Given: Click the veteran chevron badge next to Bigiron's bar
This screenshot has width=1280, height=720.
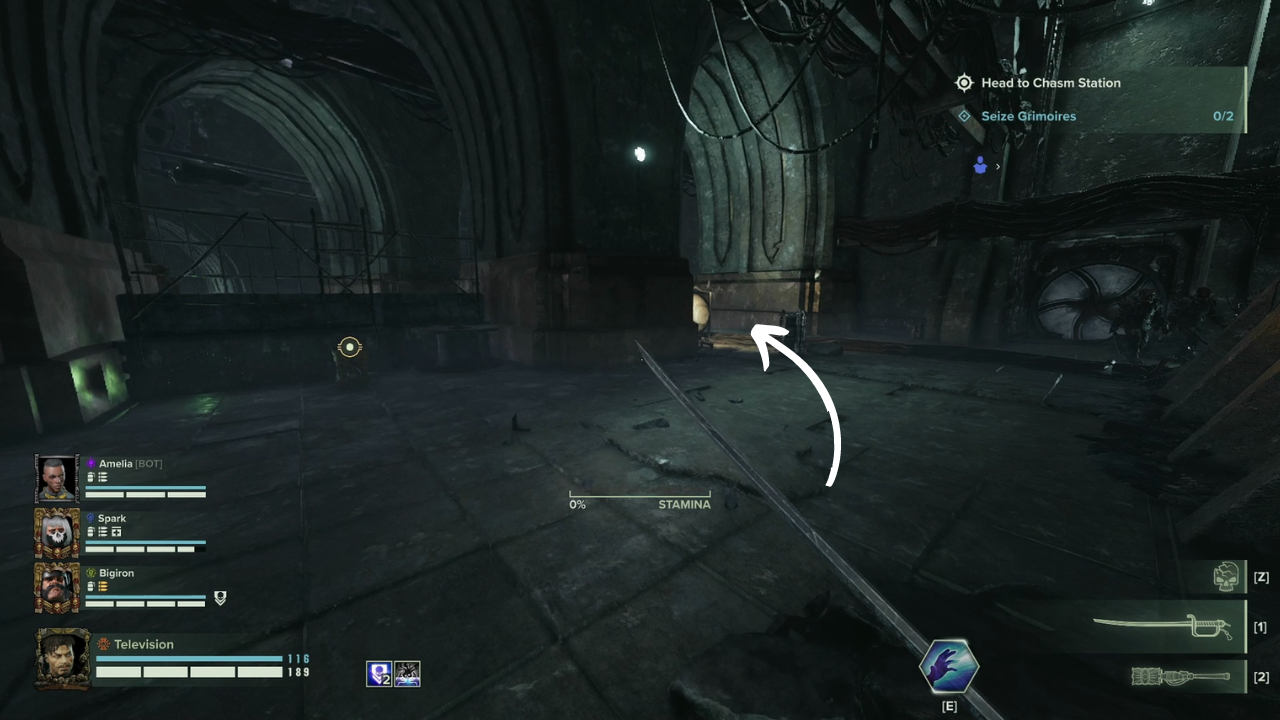Looking at the screenshot, I should tap(220, 598).
